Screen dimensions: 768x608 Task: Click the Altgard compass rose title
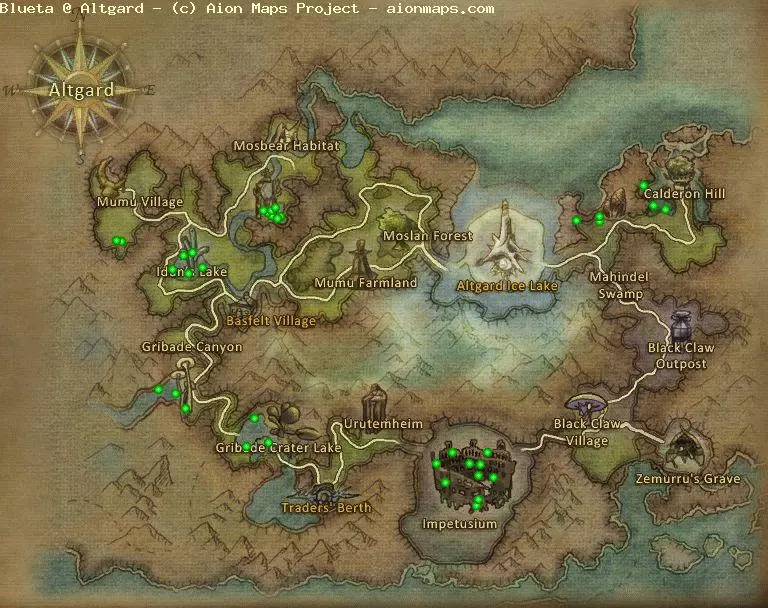(x=80, y=89)
